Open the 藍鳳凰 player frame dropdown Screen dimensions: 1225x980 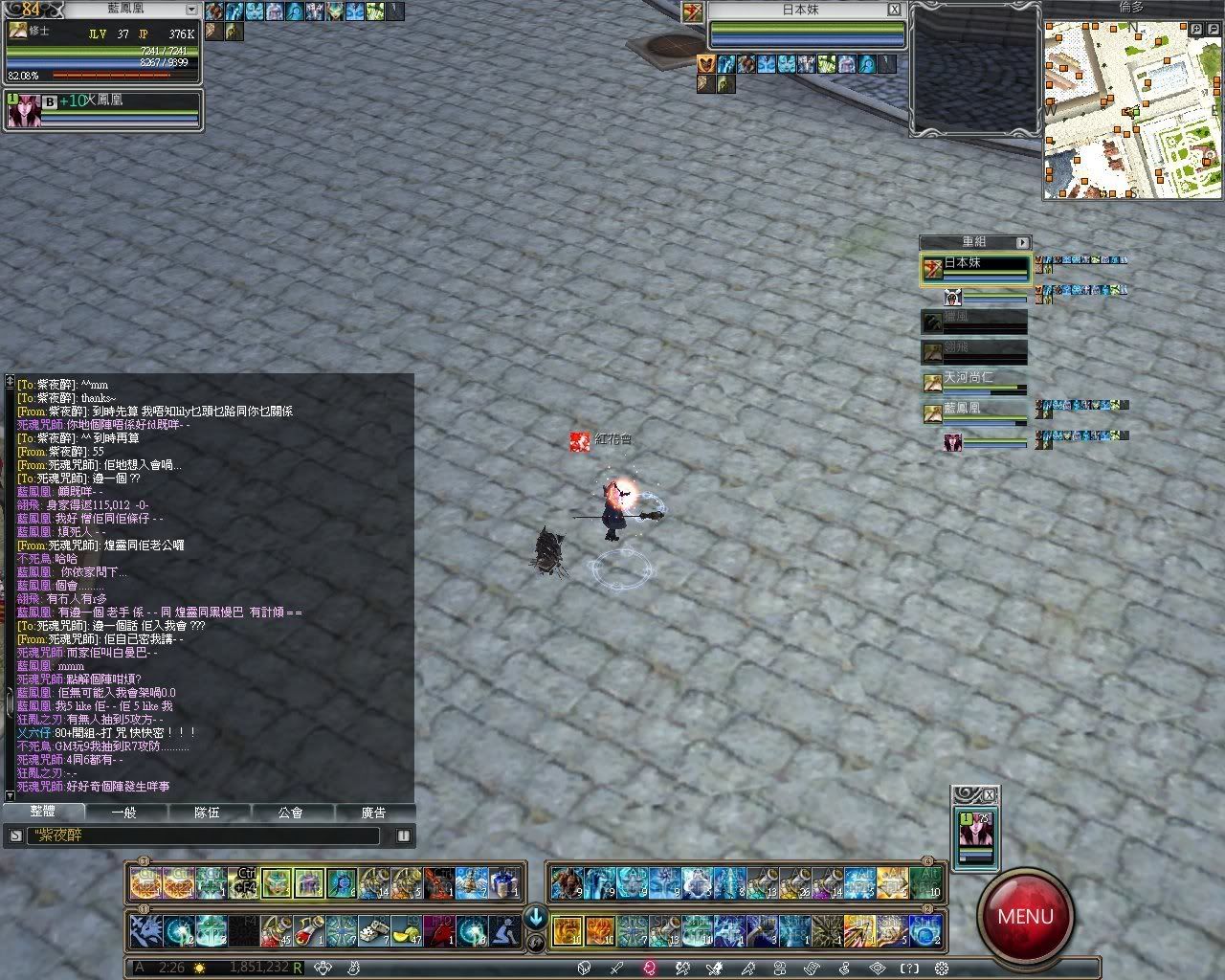click(x=190, y=10)
